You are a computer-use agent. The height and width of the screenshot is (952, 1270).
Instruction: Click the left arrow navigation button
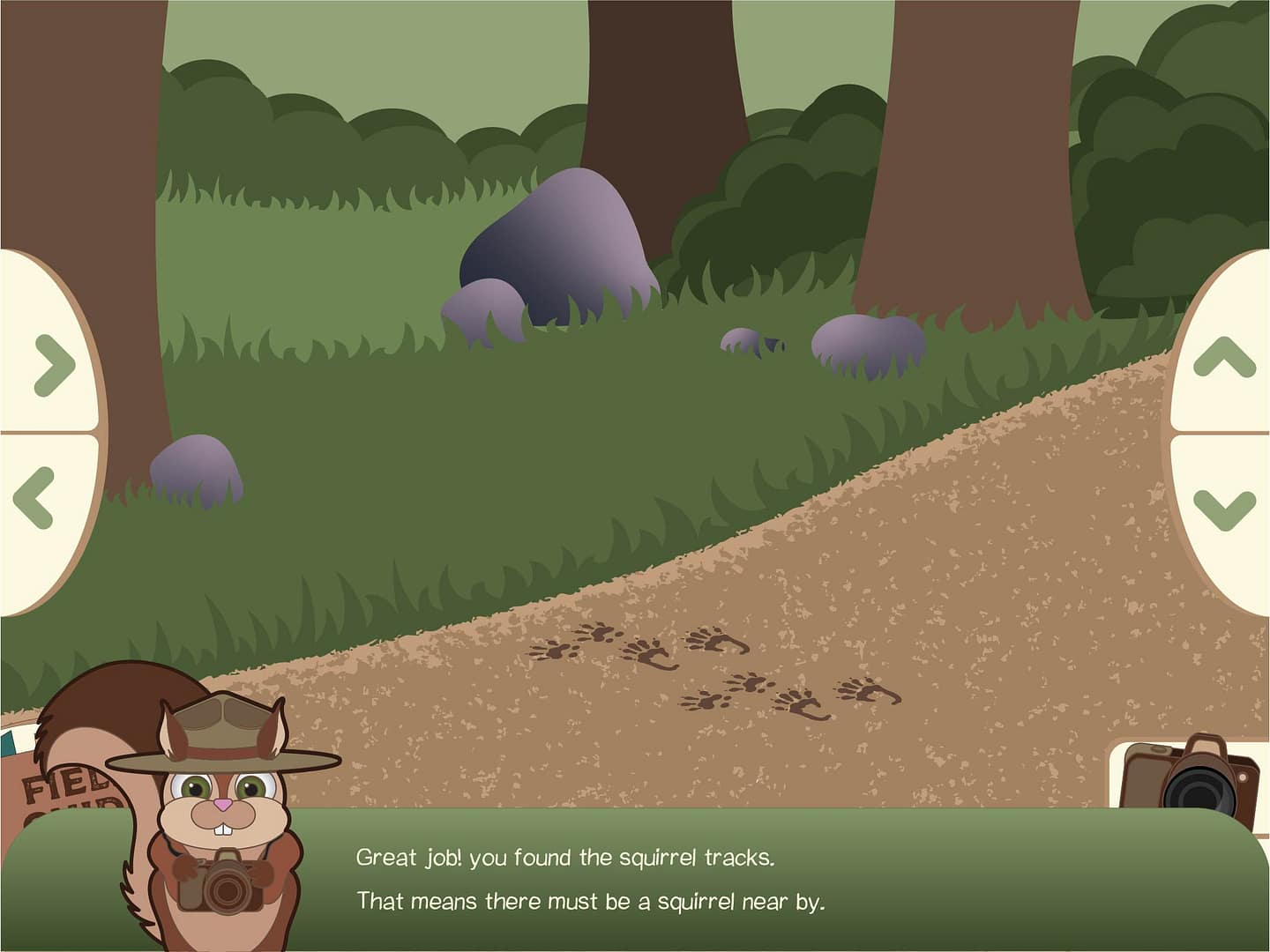pyautogui.click(x=35, y=498)
